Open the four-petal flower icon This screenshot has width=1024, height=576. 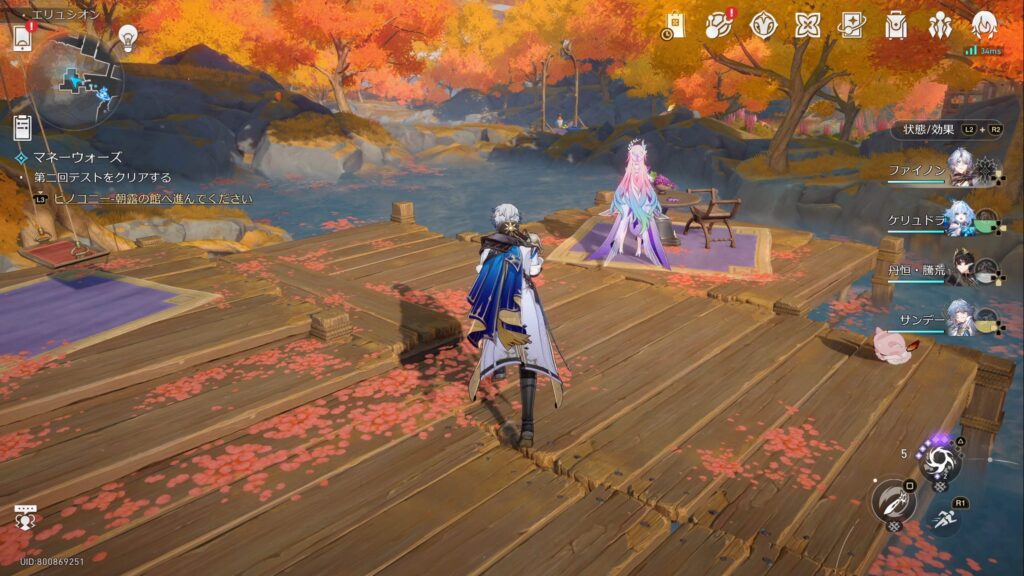808,25
